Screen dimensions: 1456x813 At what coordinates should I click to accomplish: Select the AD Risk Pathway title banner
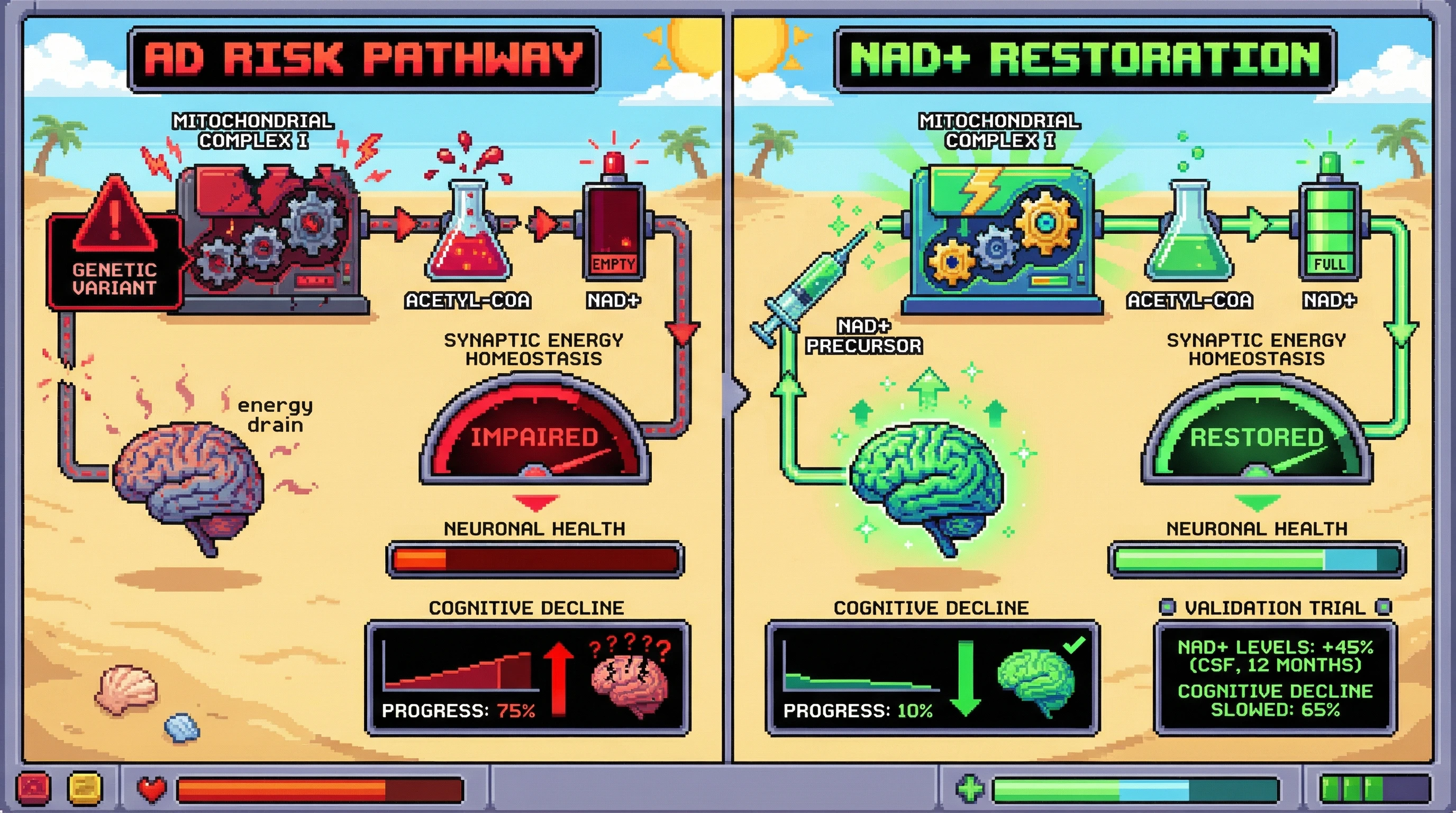tap(365, 59)
